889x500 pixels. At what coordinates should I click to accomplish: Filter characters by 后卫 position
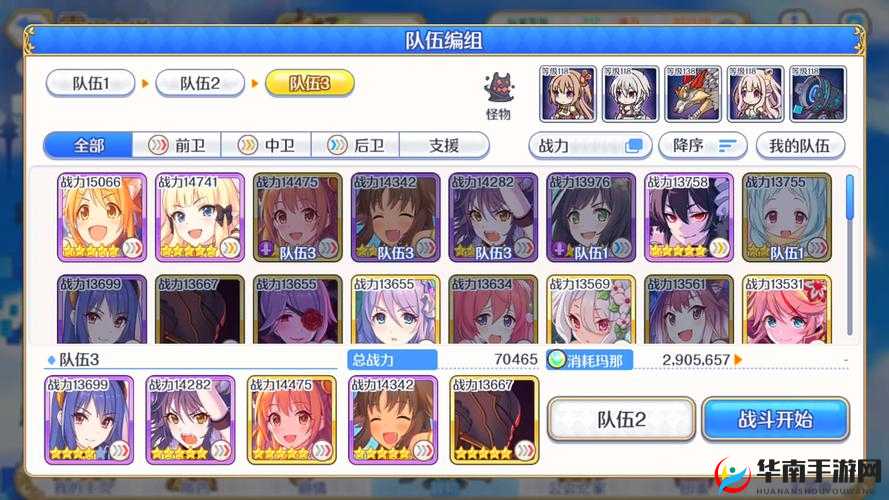tap(355, 145)
